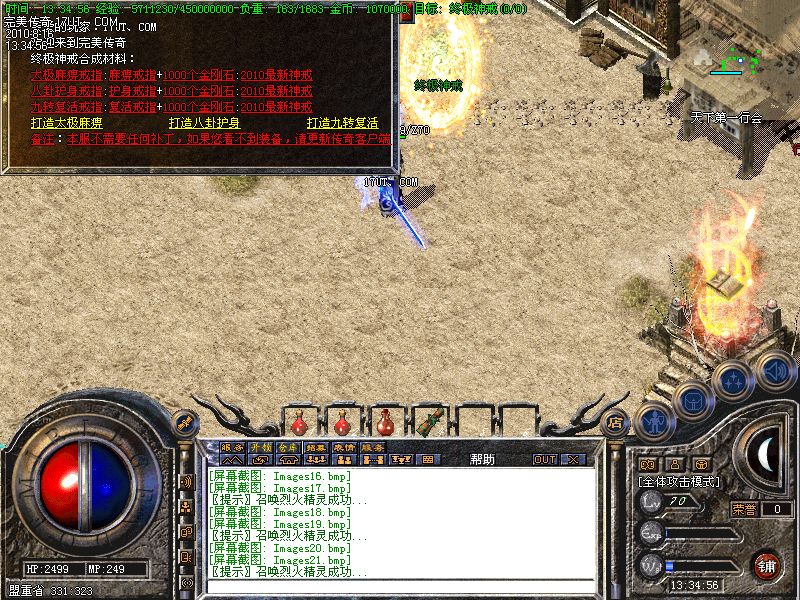Click the chat text input line
The width and height of the screenshot is (800, 600).
[400, 586]
